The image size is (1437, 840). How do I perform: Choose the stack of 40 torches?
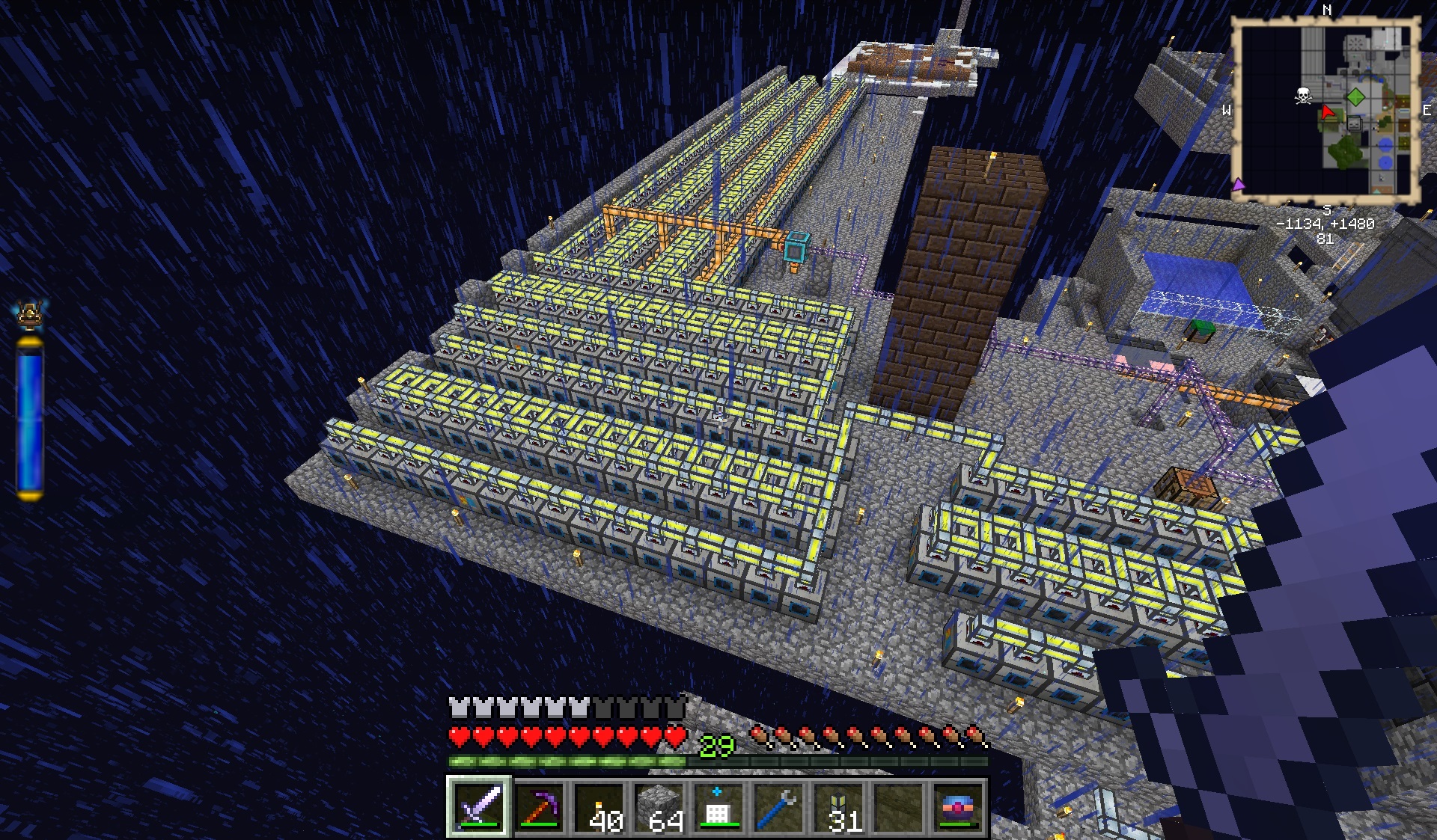point(599,807)
